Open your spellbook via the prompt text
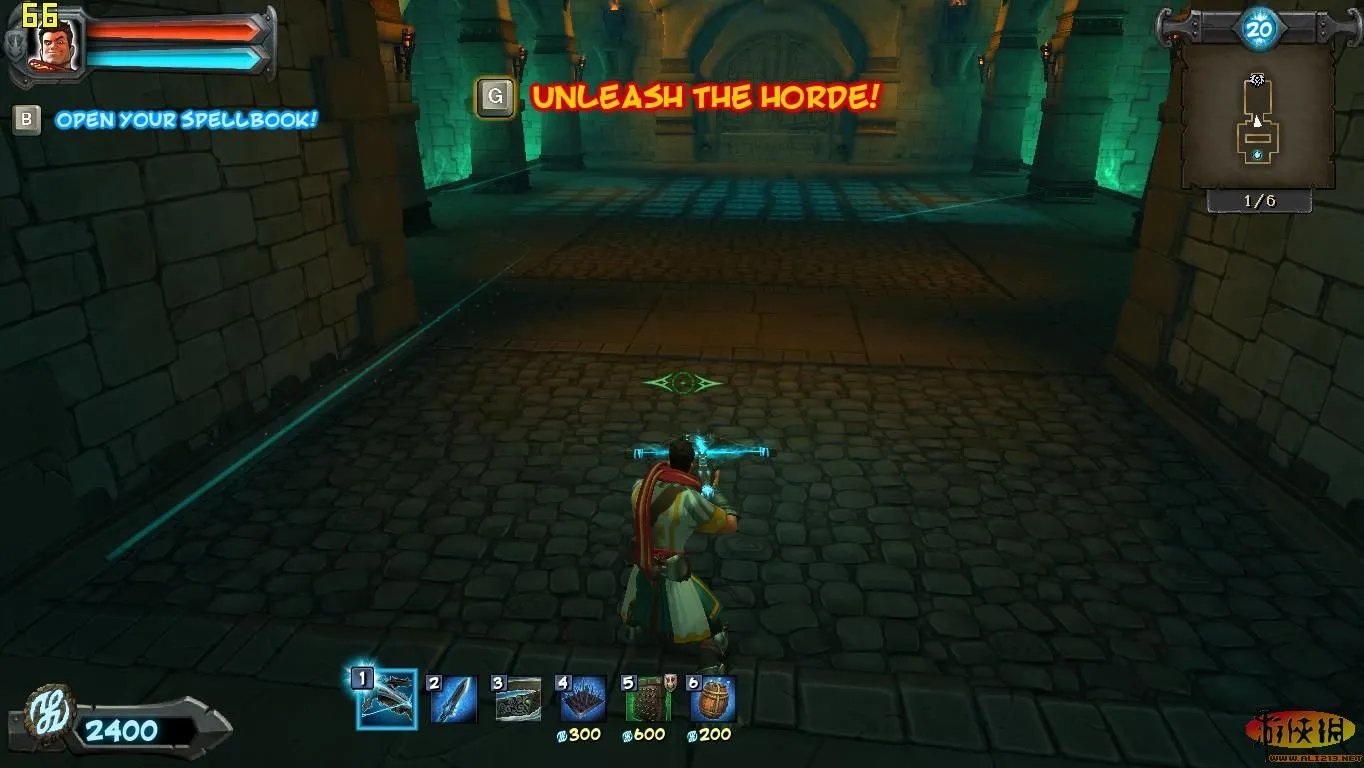The image size is (1364, 768). pos(186,120)
